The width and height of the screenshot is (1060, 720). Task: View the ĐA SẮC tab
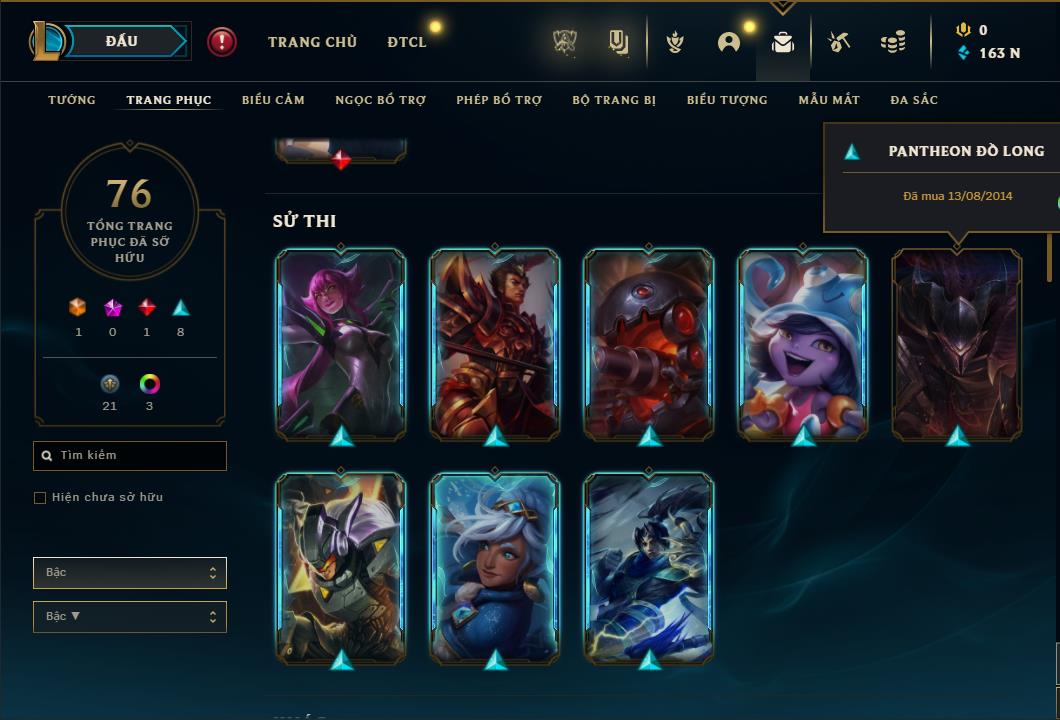914,100
